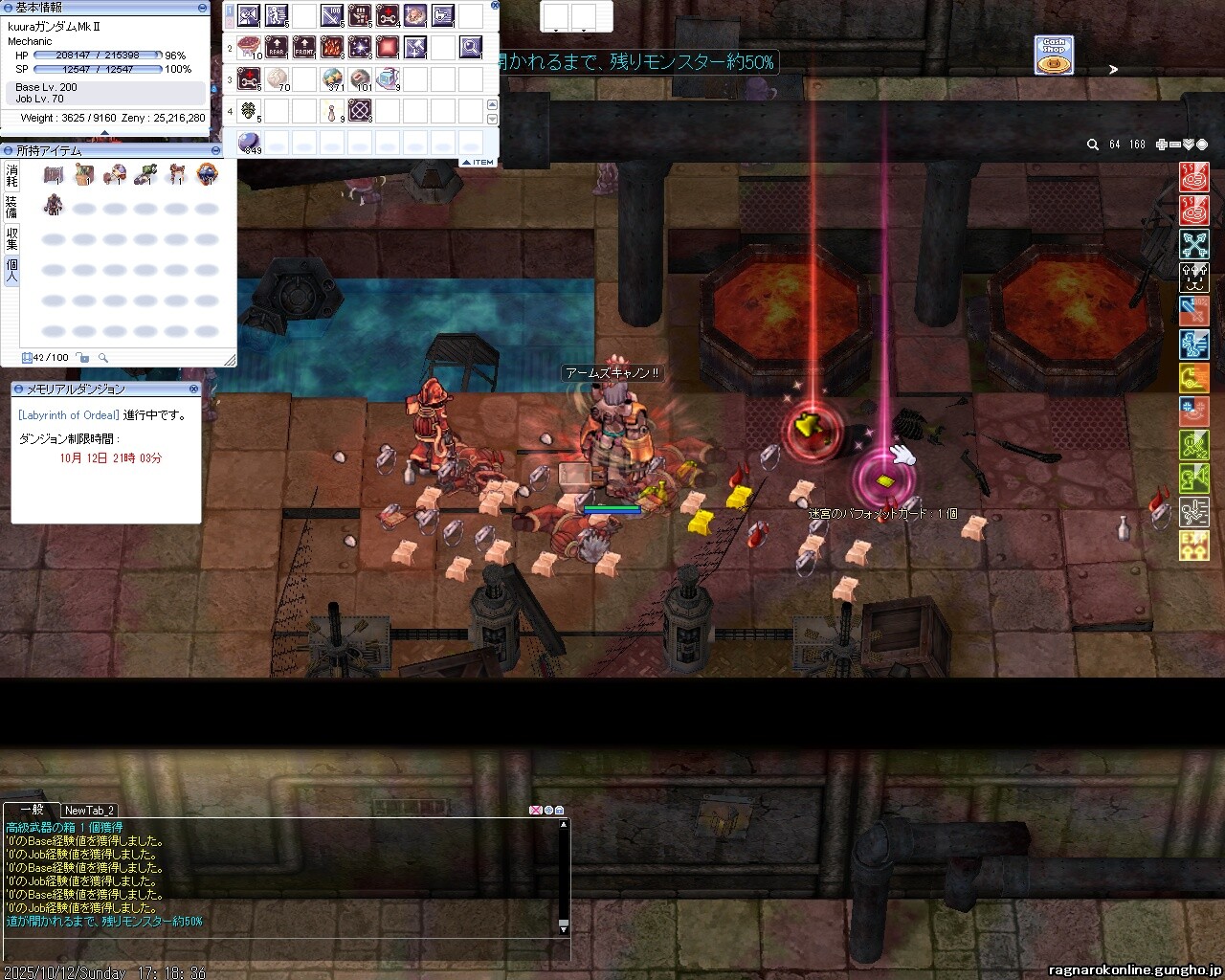
Task: Toggle the ITEM bar expander
Action: 479,162
